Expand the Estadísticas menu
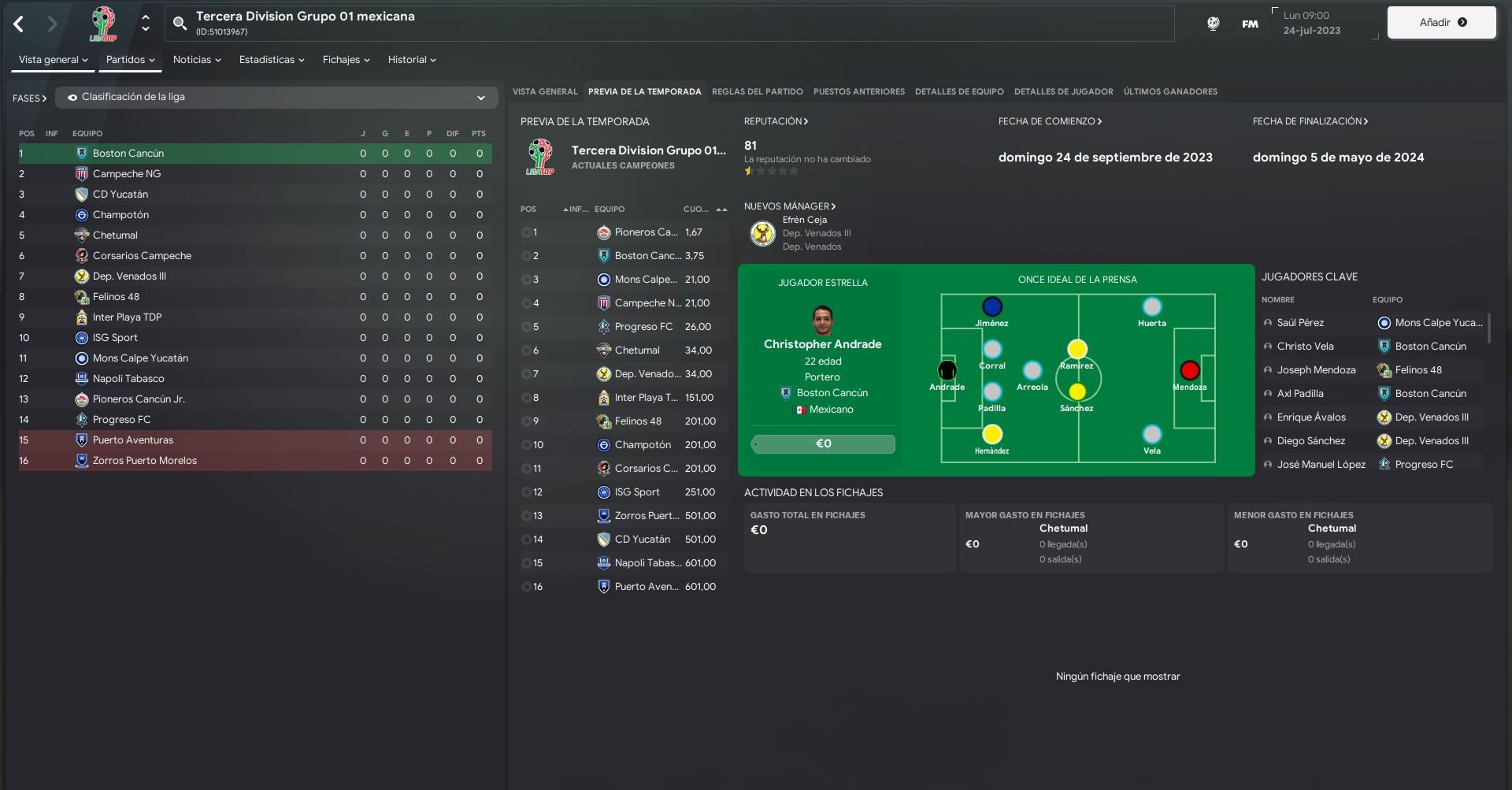 coord(271,60)
